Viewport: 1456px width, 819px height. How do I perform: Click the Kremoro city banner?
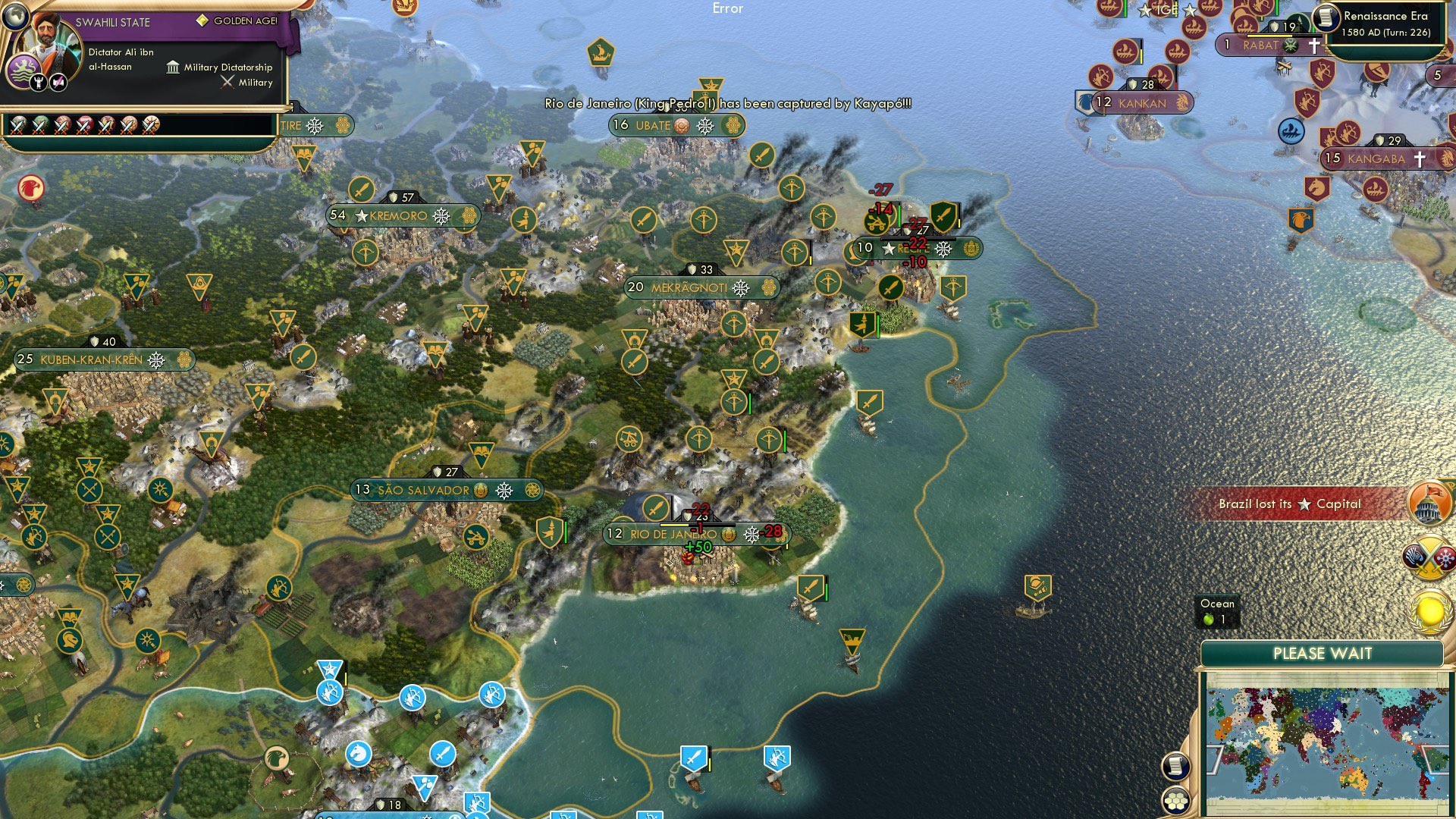(402, 216)
